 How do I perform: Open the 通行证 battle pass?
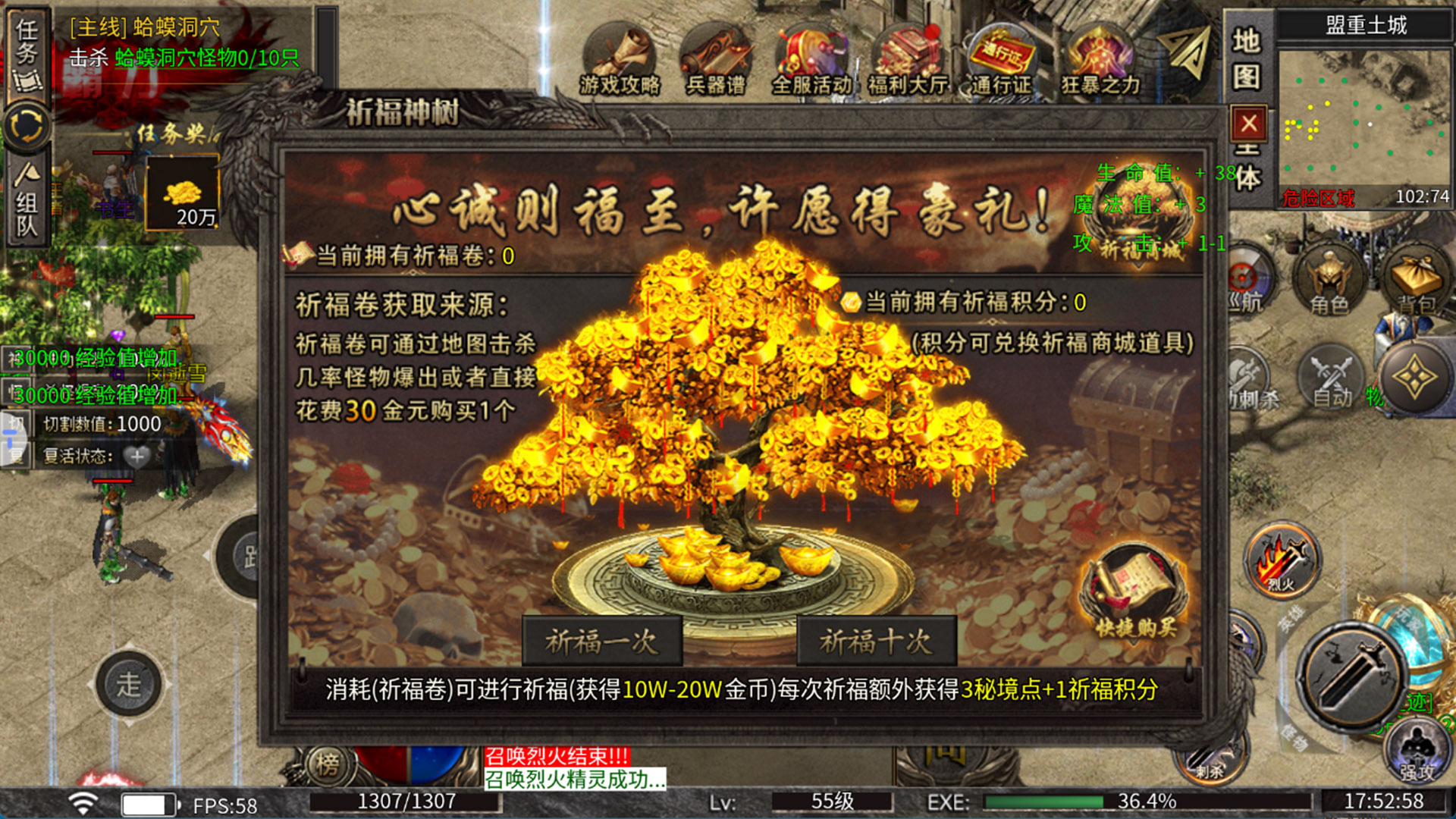pos(1003,61)
